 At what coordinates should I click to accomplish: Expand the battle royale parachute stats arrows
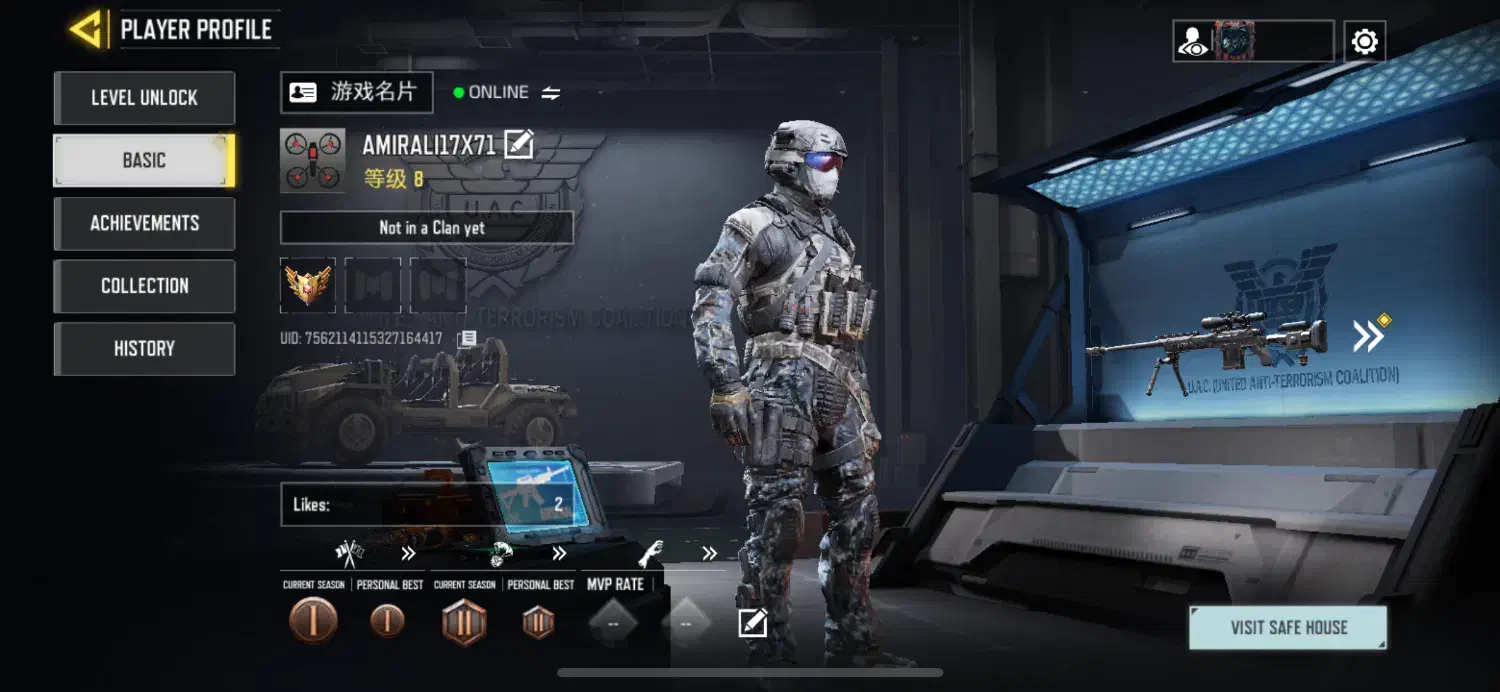[x=559, y=553]
